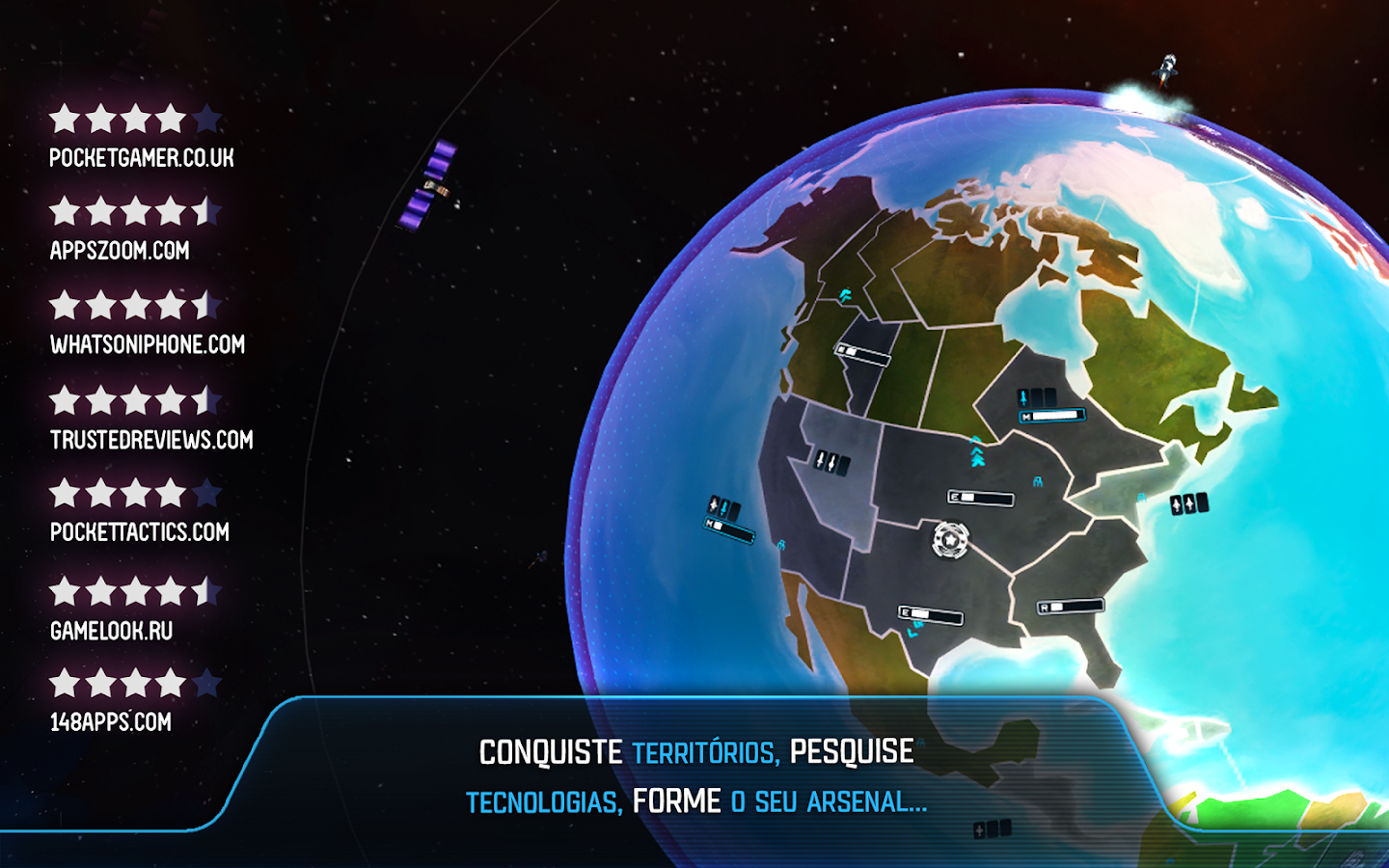Click the cyan flag icon in northern Canada
Image resolution: width=1389 pixels, height=868 pixels.
point(845,293)
